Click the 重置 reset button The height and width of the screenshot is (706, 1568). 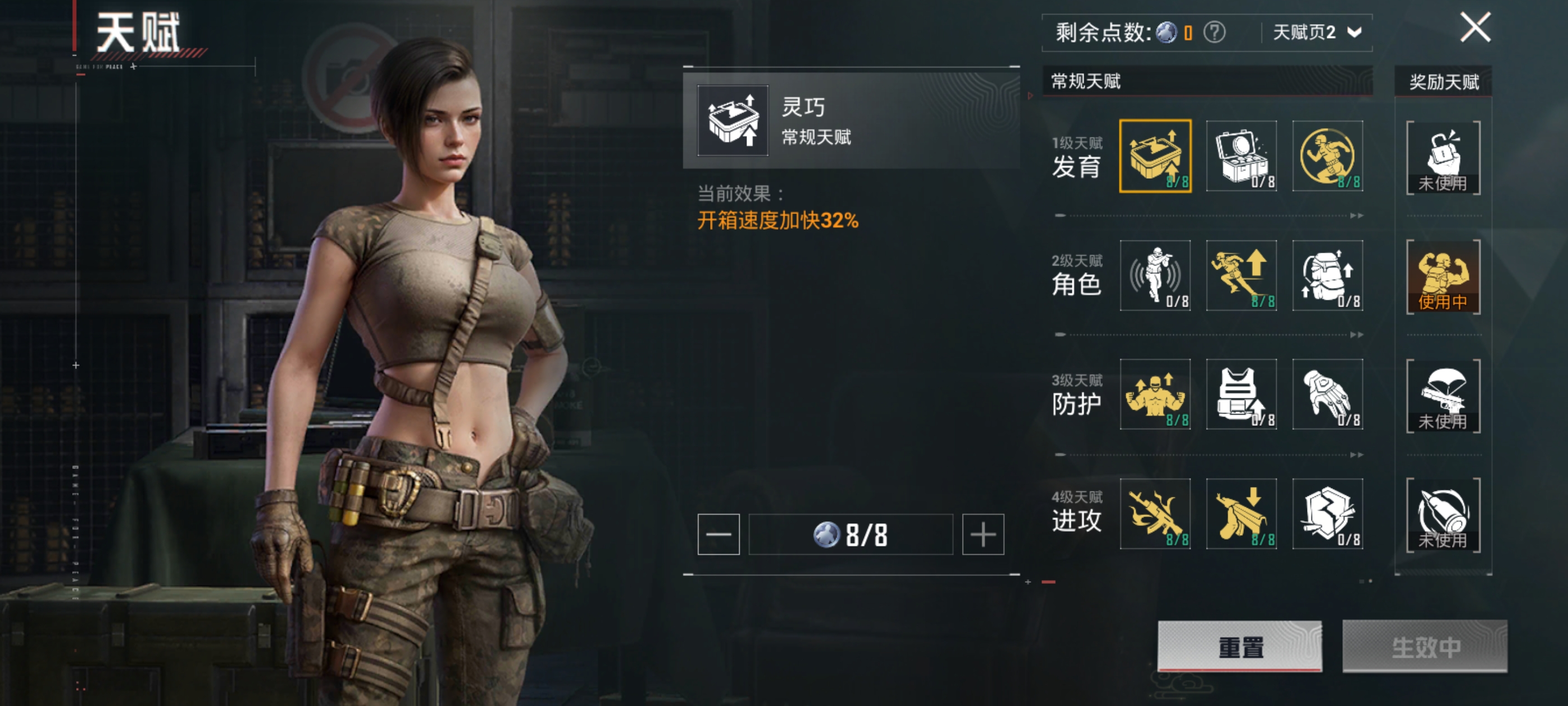click(1239, 646)
